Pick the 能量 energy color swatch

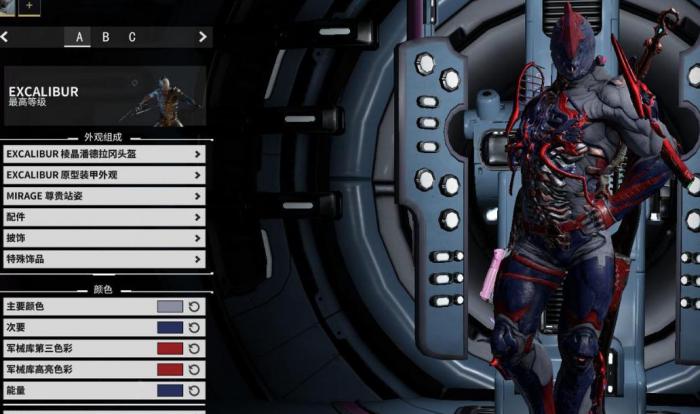point(170,391)
